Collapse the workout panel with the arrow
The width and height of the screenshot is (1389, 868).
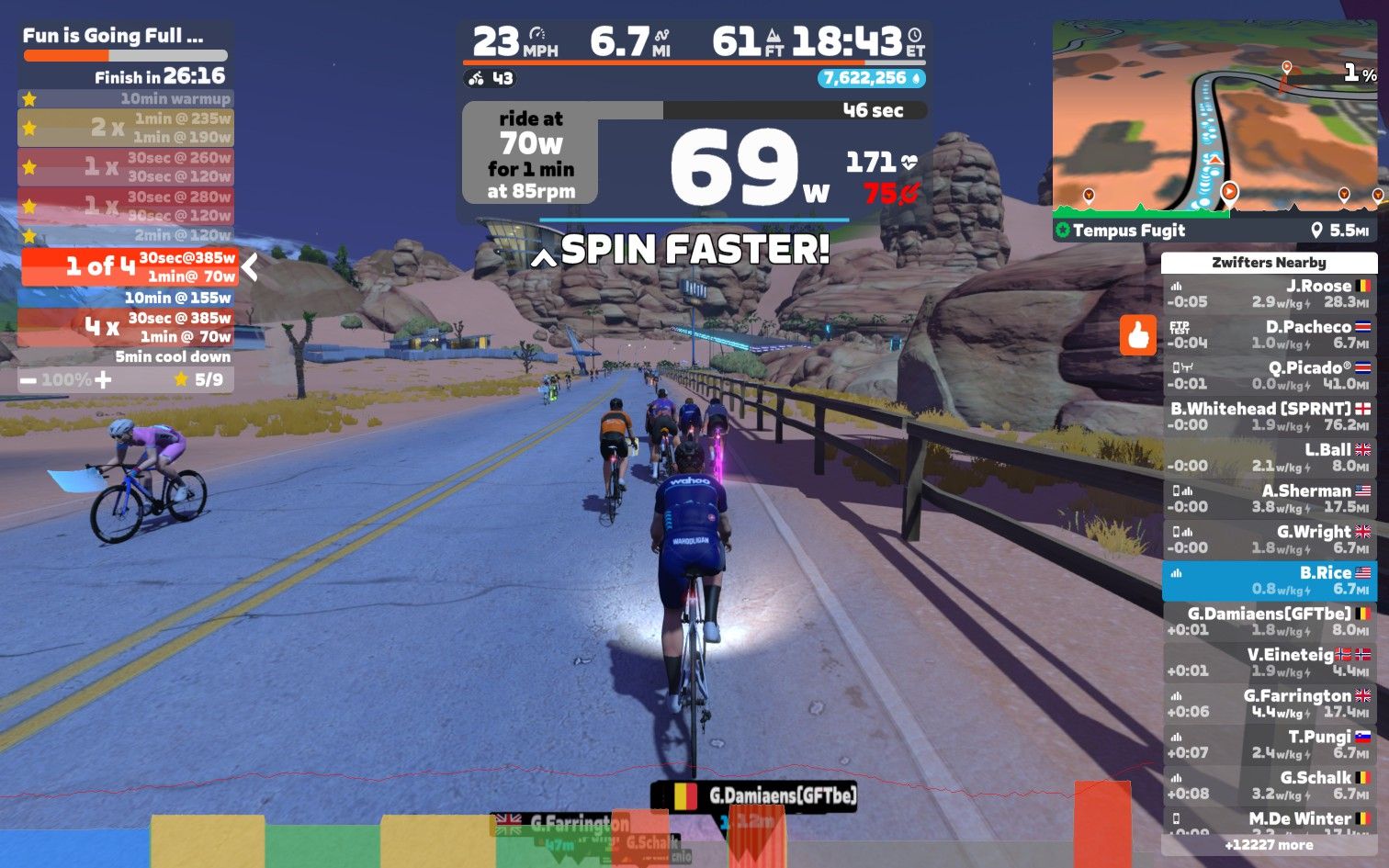point(250,267)
